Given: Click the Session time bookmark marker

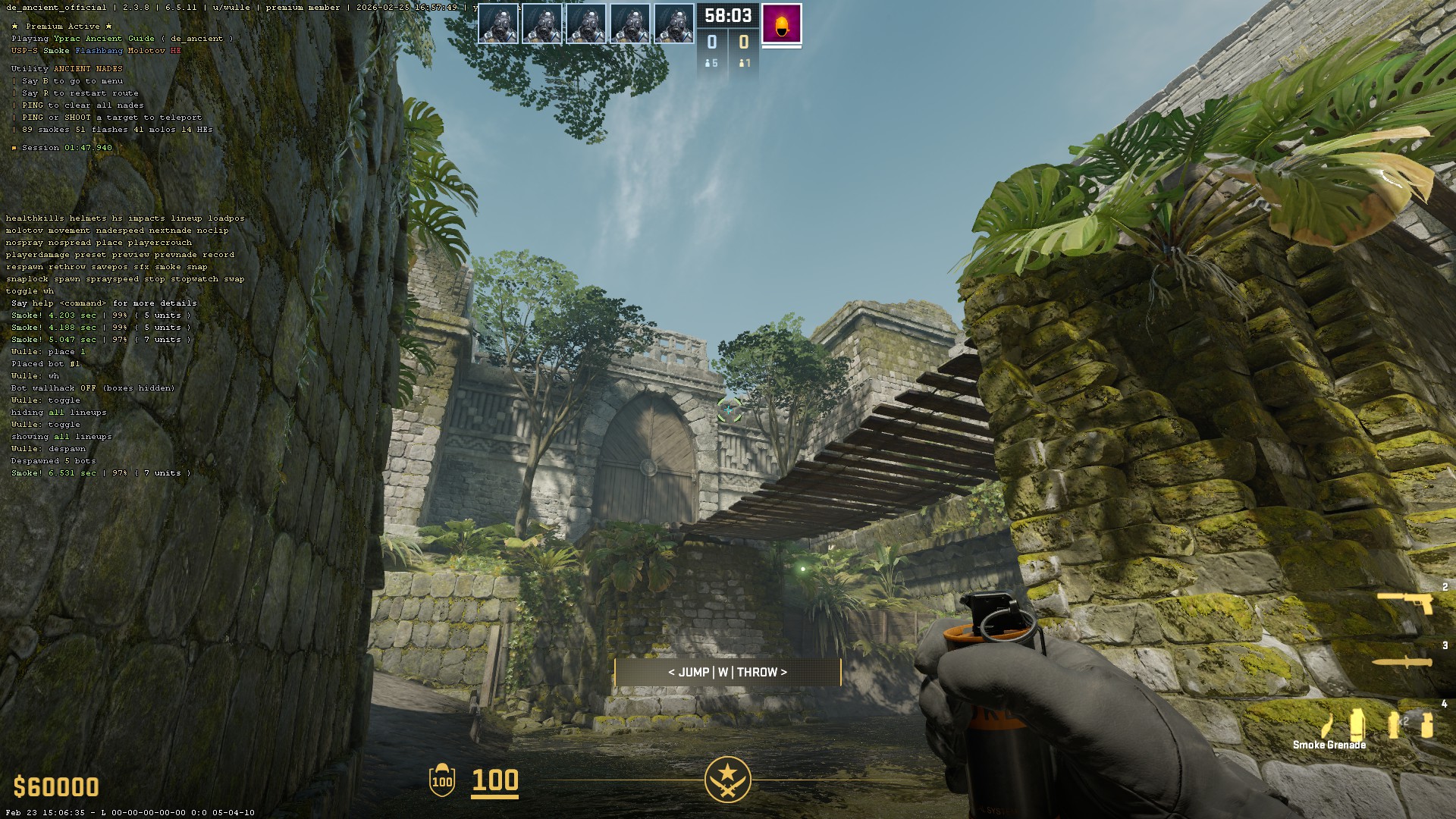Looking at the screenshot, I should point(14,148).
